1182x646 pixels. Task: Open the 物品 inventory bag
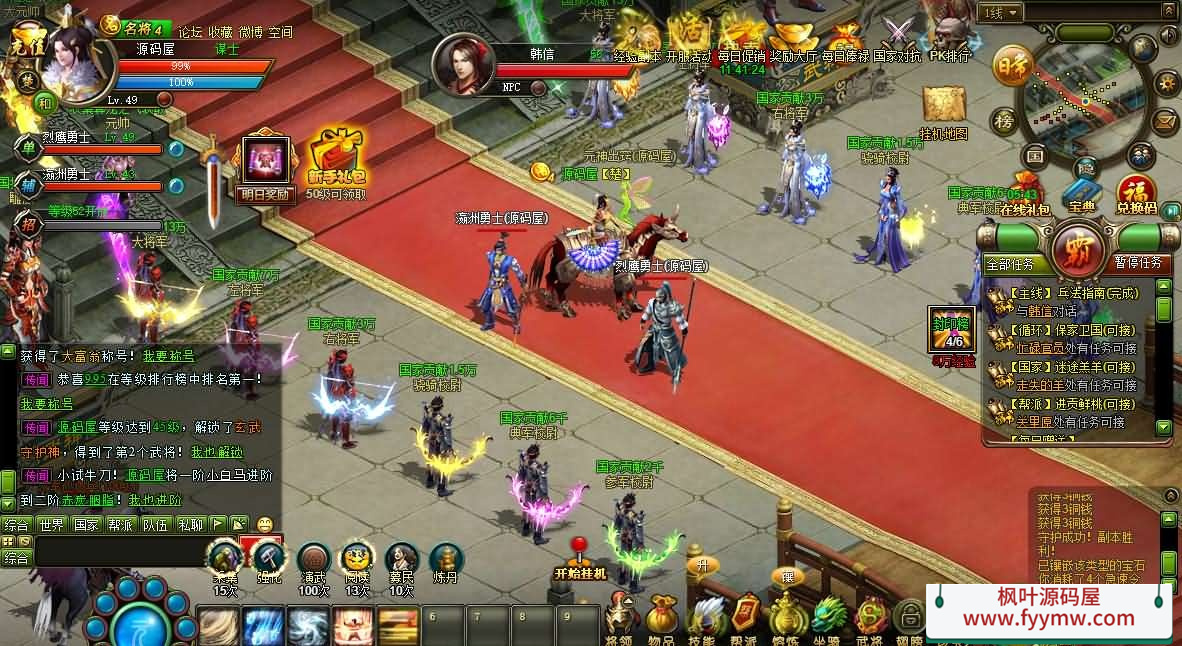coord(661,618)
